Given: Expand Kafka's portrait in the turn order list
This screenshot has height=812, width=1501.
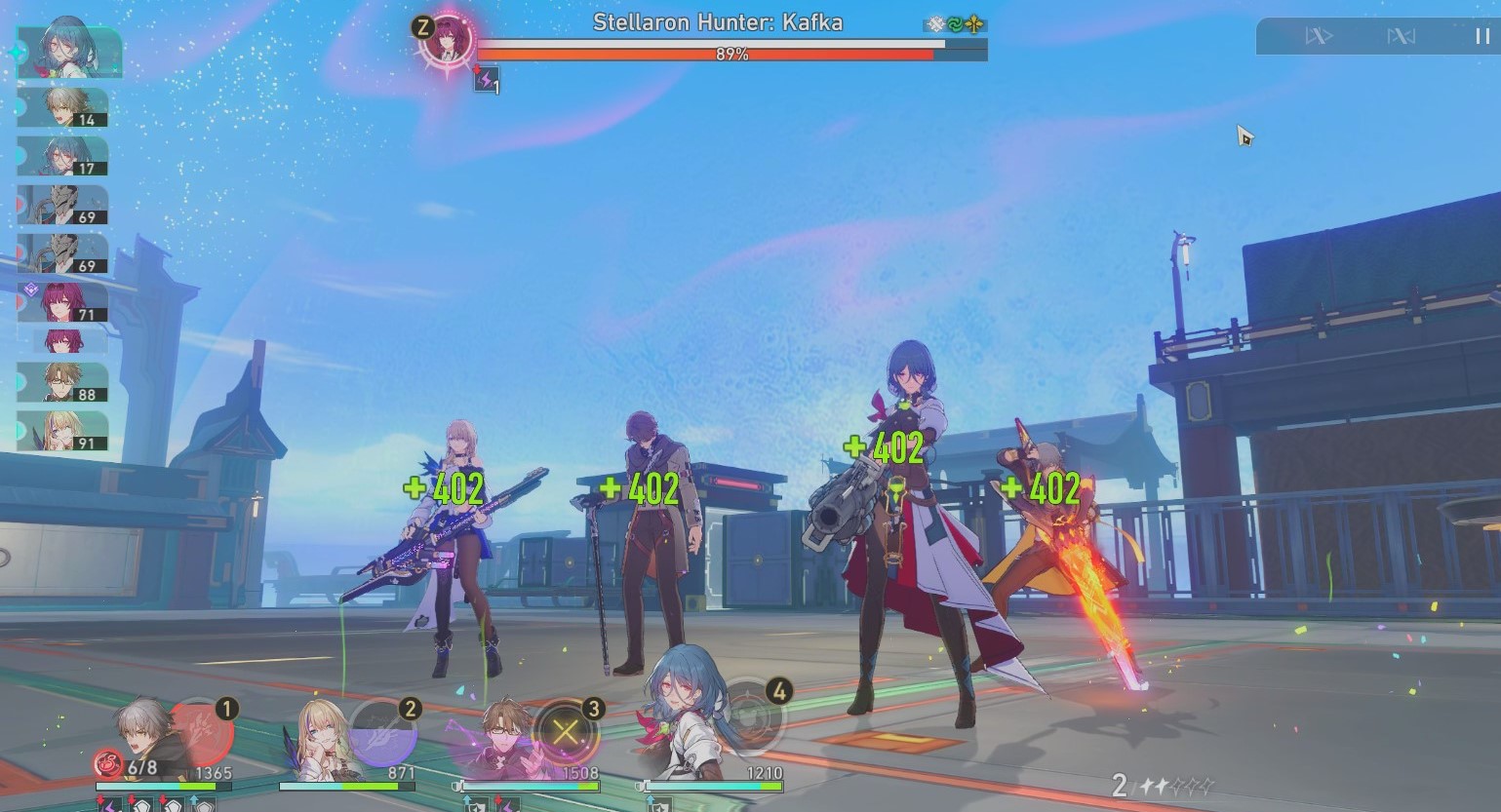Looking at the screenshot, I should 60,304.
